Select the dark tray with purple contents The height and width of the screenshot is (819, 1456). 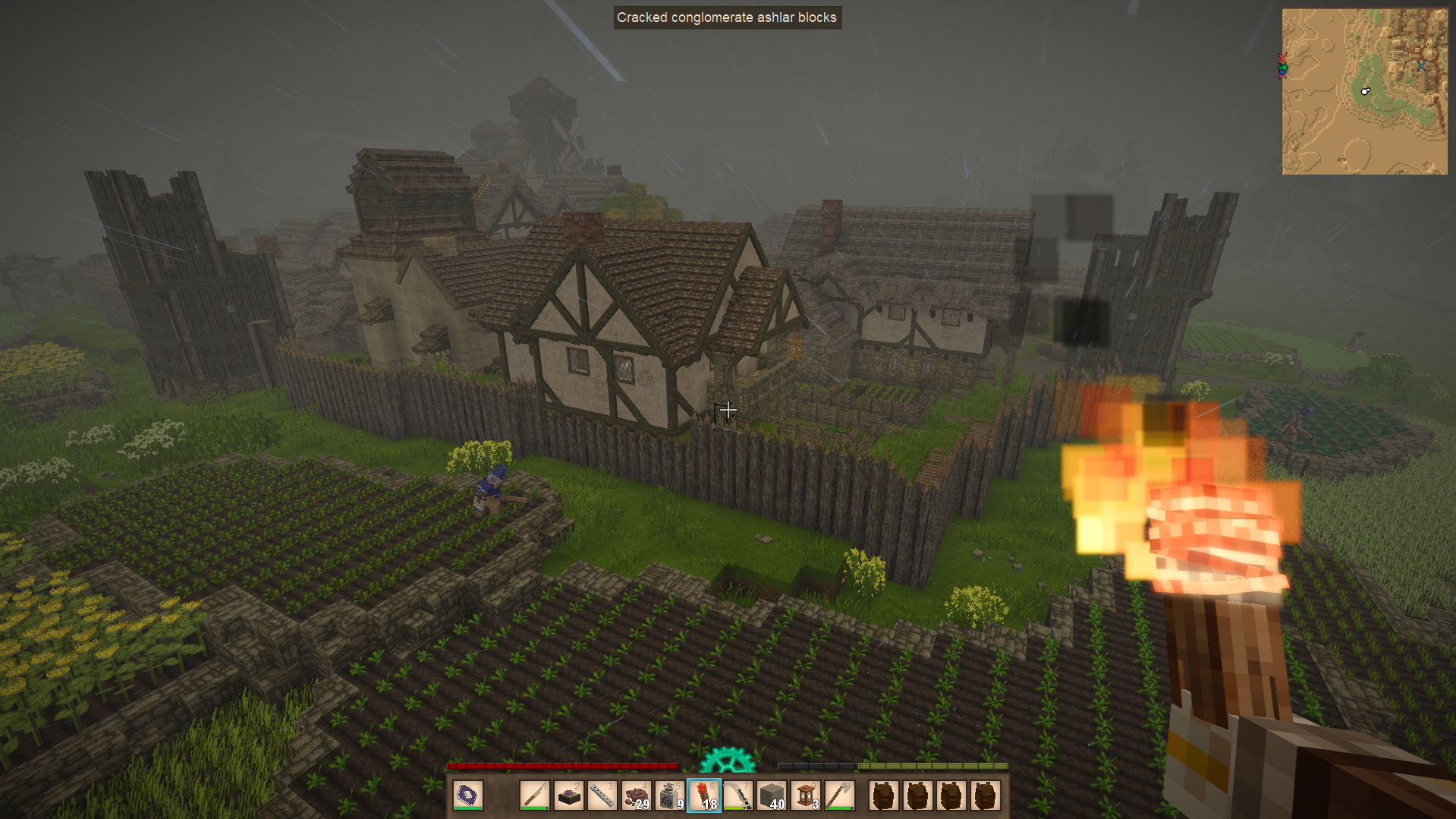point(568,795)
